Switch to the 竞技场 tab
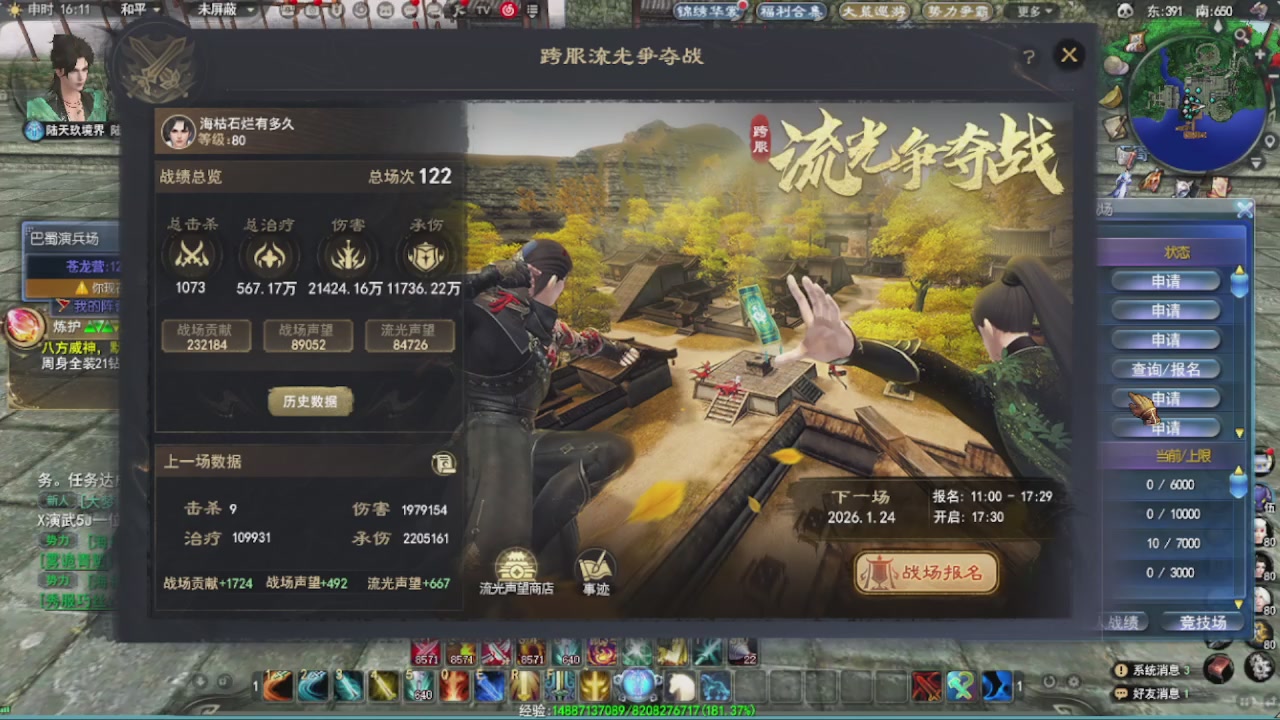 [x=1202, y=621]
